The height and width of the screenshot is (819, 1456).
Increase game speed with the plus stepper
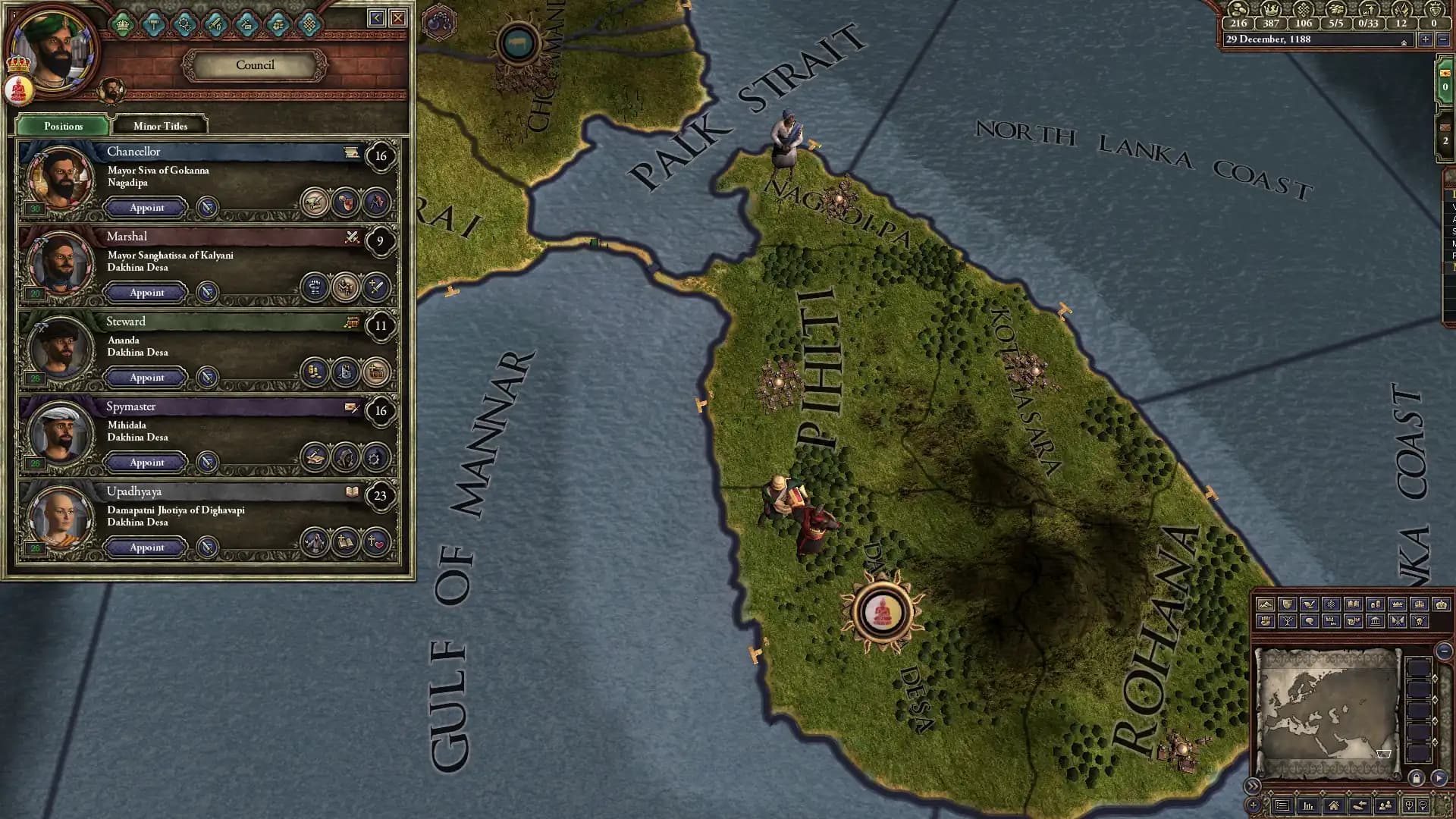(1426, 39)
